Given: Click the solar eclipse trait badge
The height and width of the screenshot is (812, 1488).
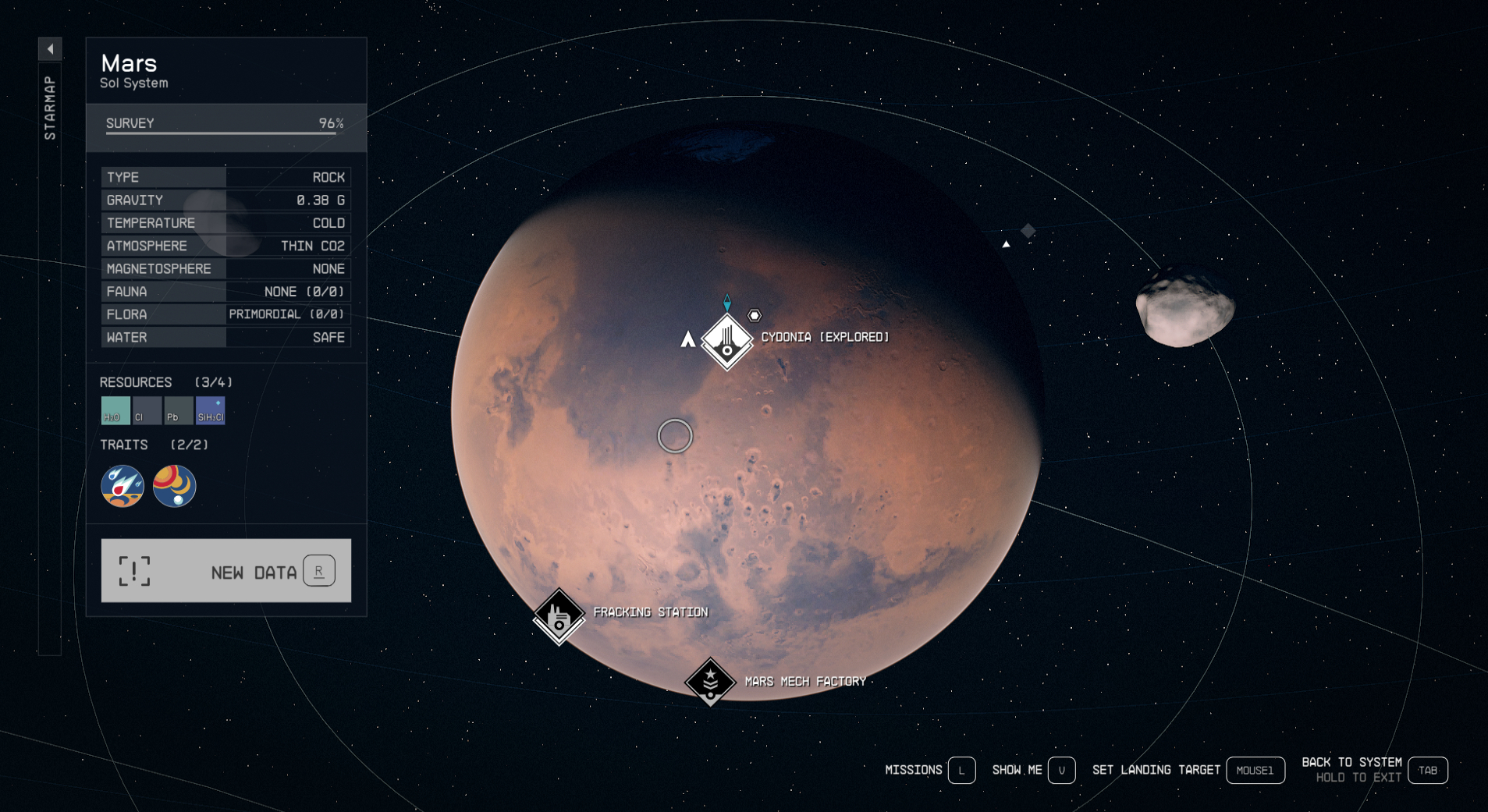Looking at the screenshot, I should (175, 486).
